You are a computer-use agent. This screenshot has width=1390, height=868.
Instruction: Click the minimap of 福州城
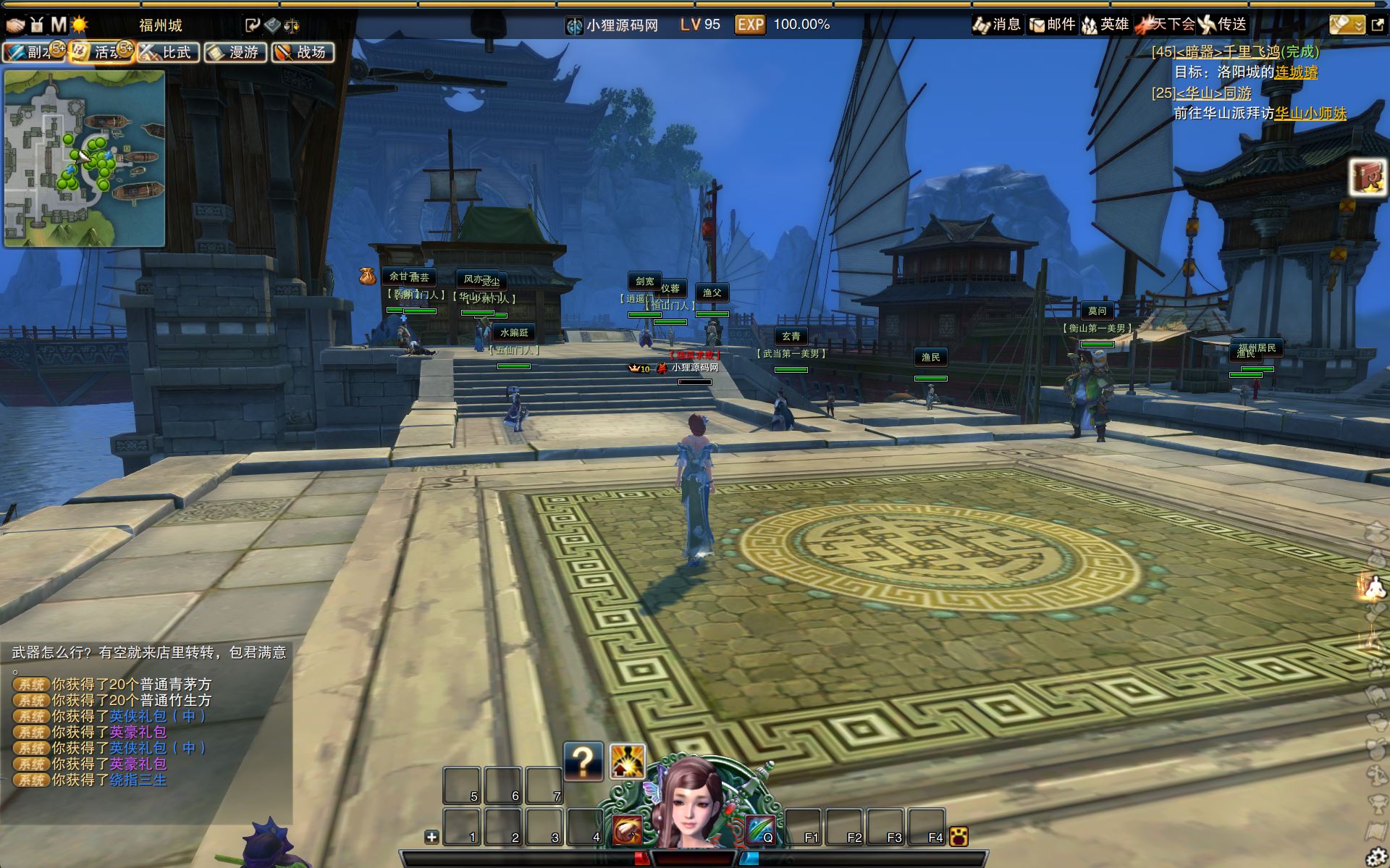[x=85, y=159]
